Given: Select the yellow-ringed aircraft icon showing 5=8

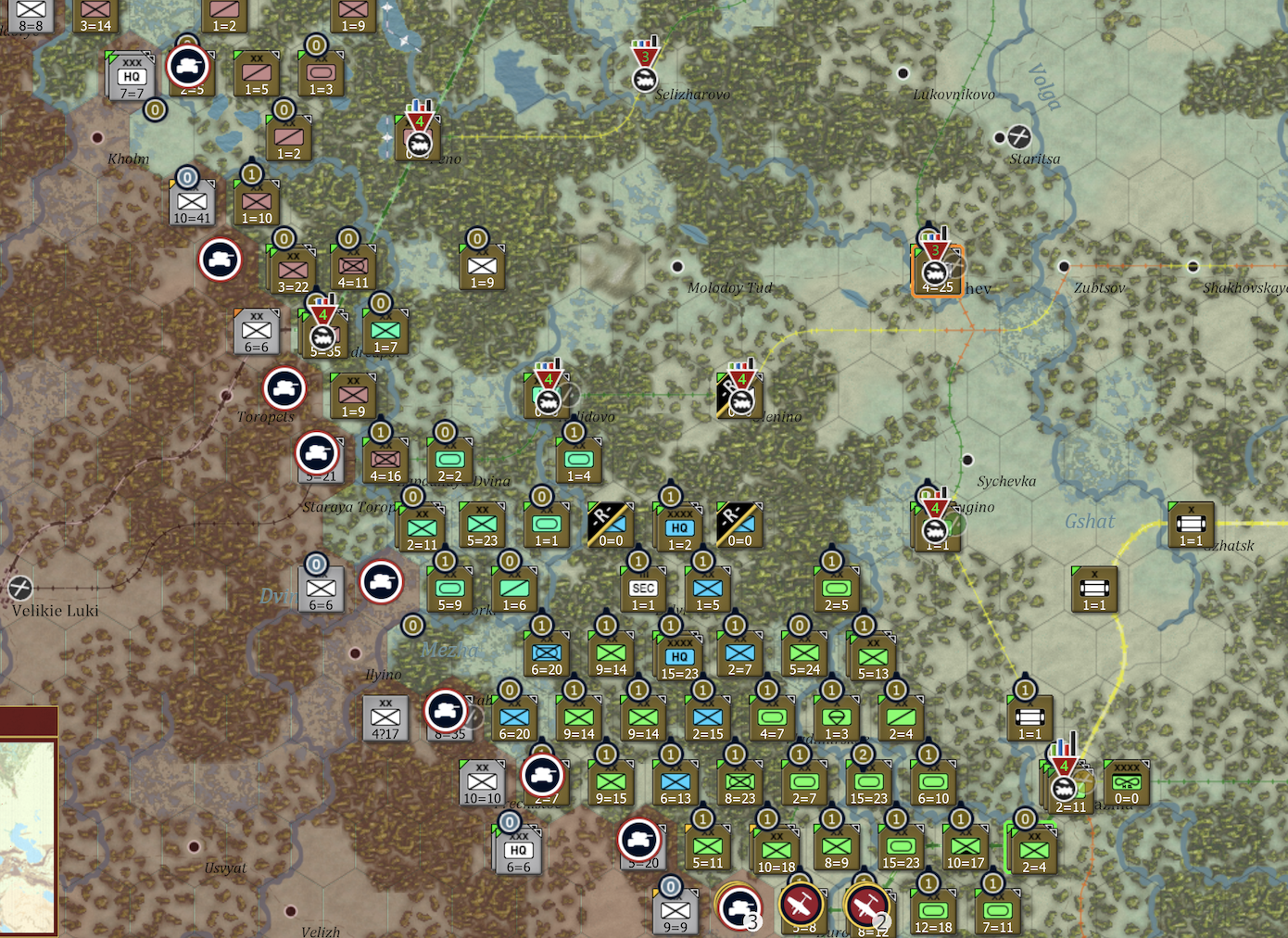Looking at the screenshot, I should point(802,902).
